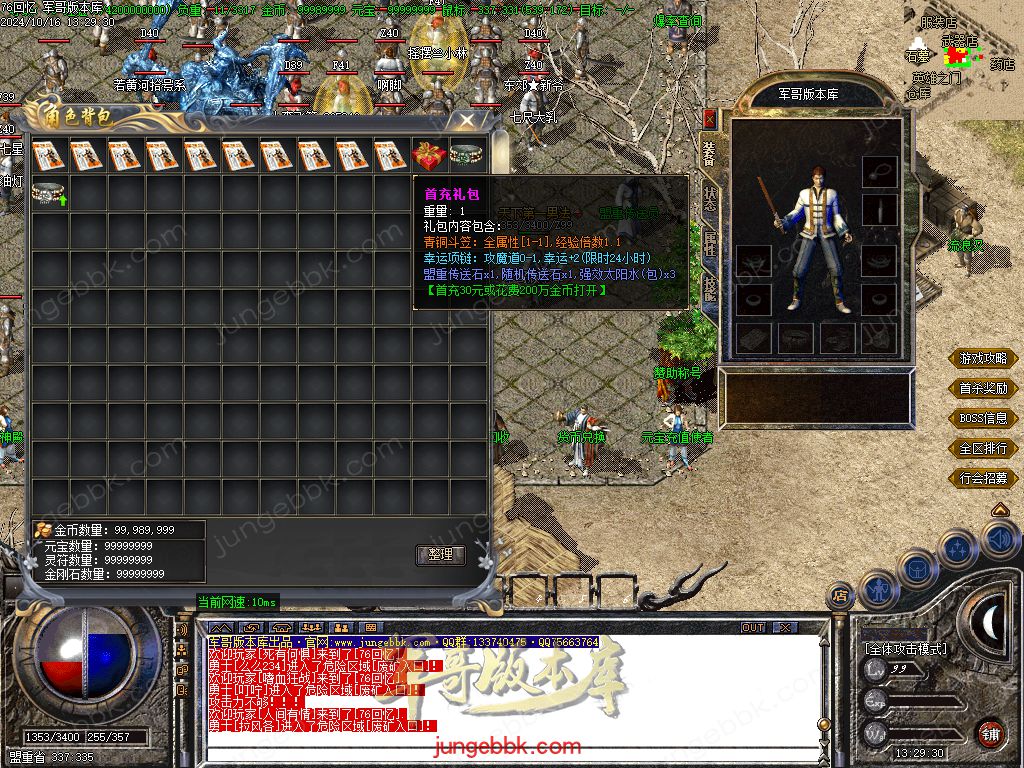The width and height of the screenshot is (1024, 768).
Task: Click the 整理 sort button
Action: point(440,554)
